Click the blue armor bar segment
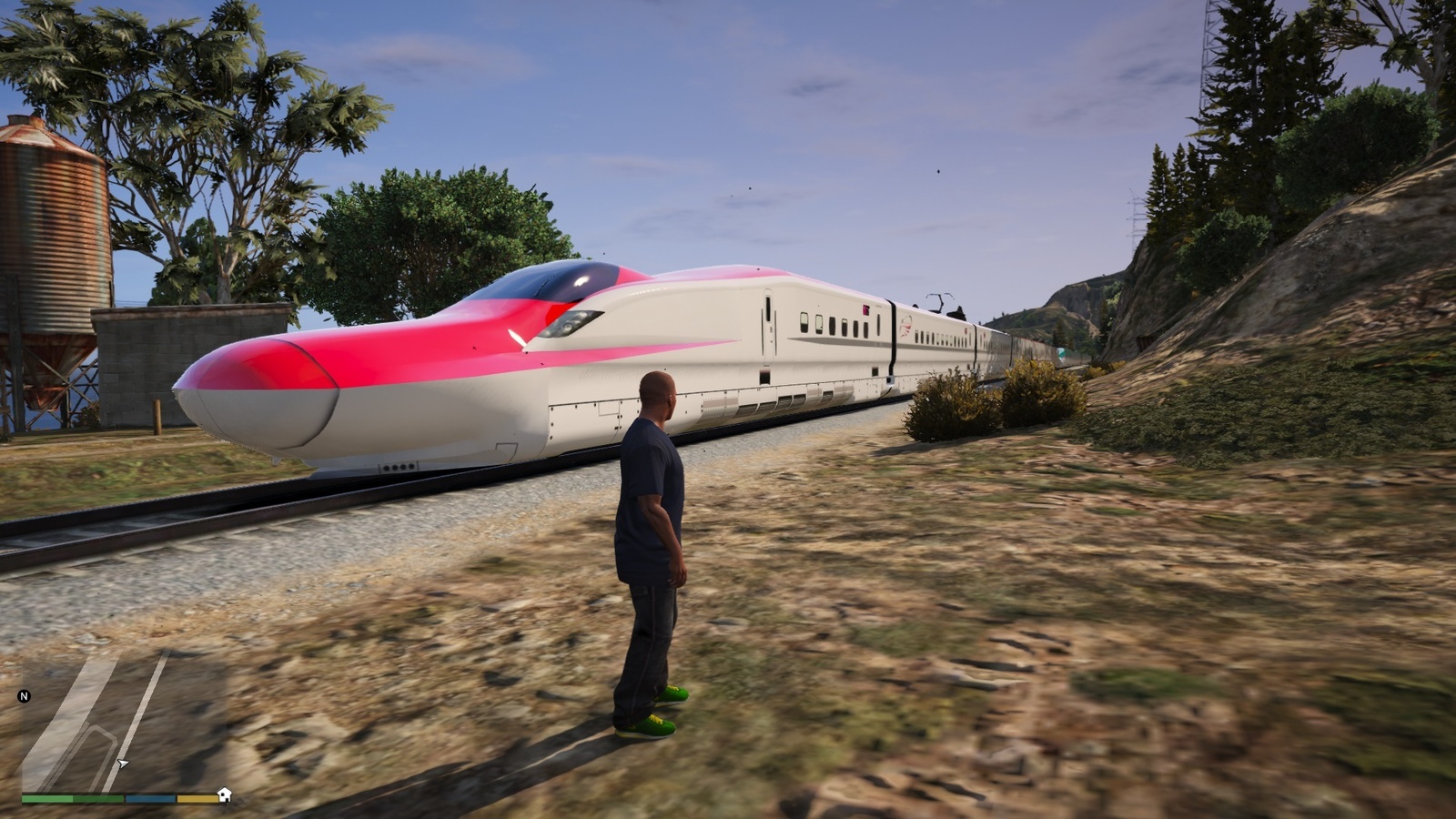The width and height of the screenshot is (1456, 819). 149,798
